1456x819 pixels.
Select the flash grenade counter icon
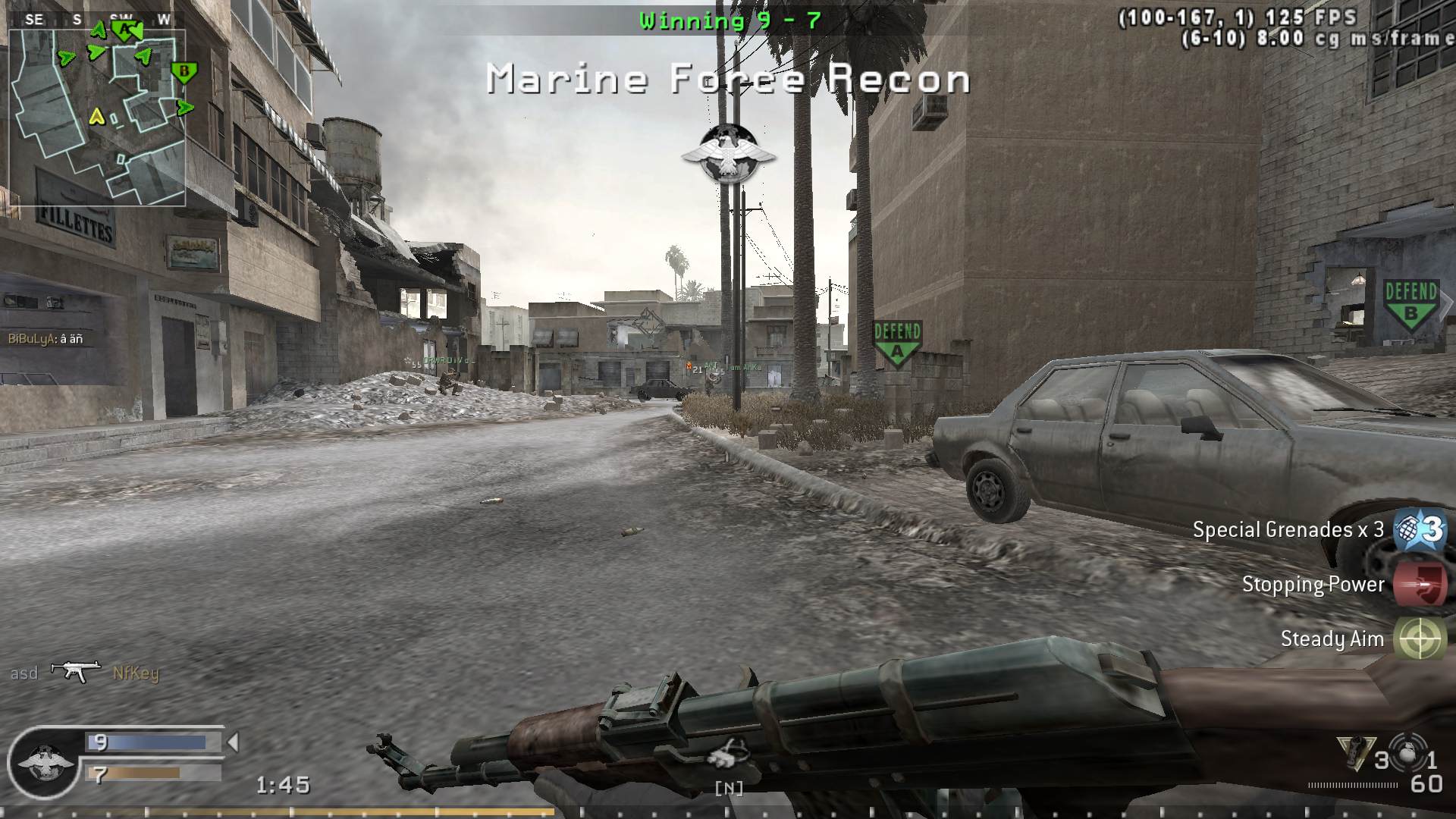[x=1409, y=752]
